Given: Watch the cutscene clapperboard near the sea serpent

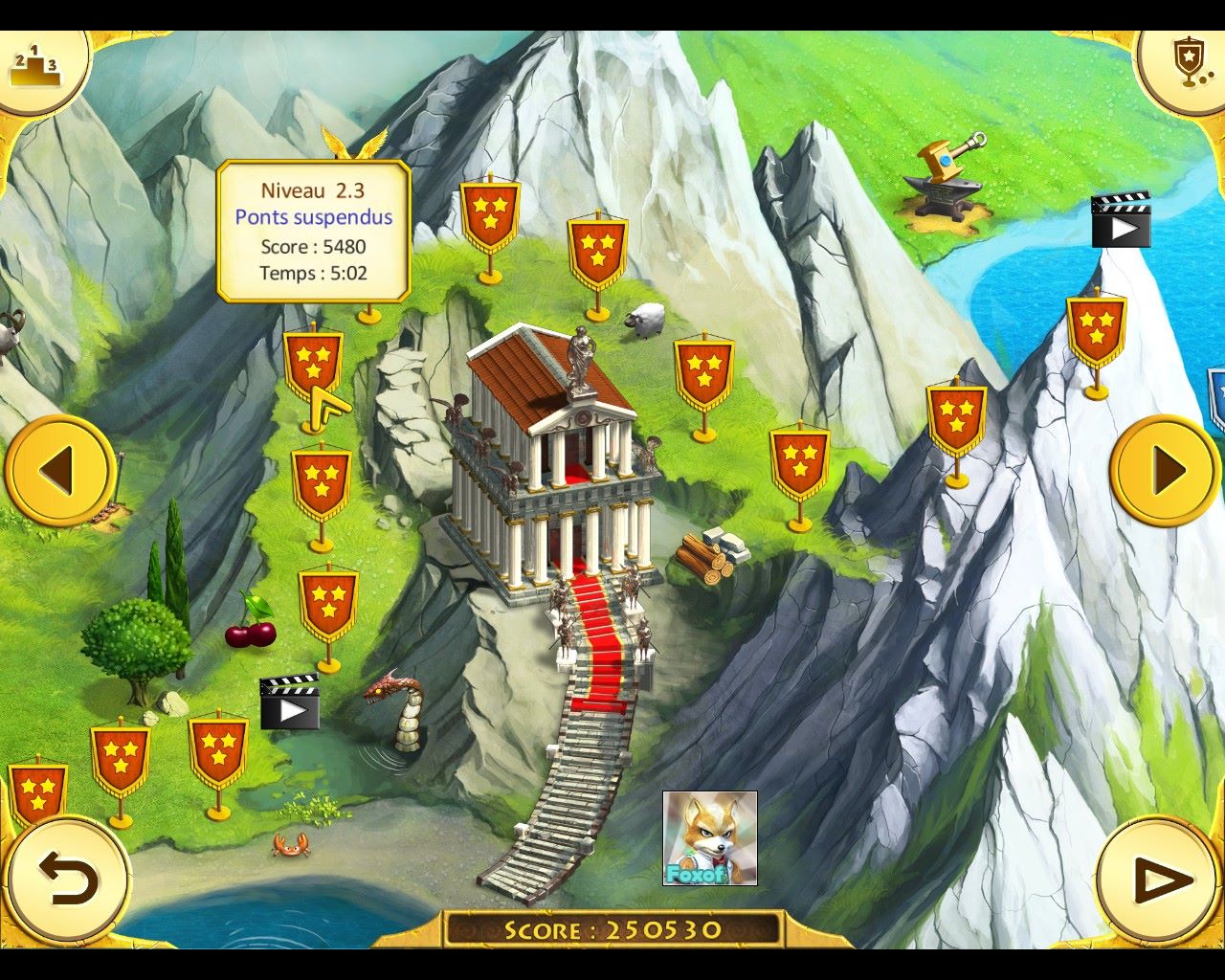Looking at the screenshot, I should [289, 702].
